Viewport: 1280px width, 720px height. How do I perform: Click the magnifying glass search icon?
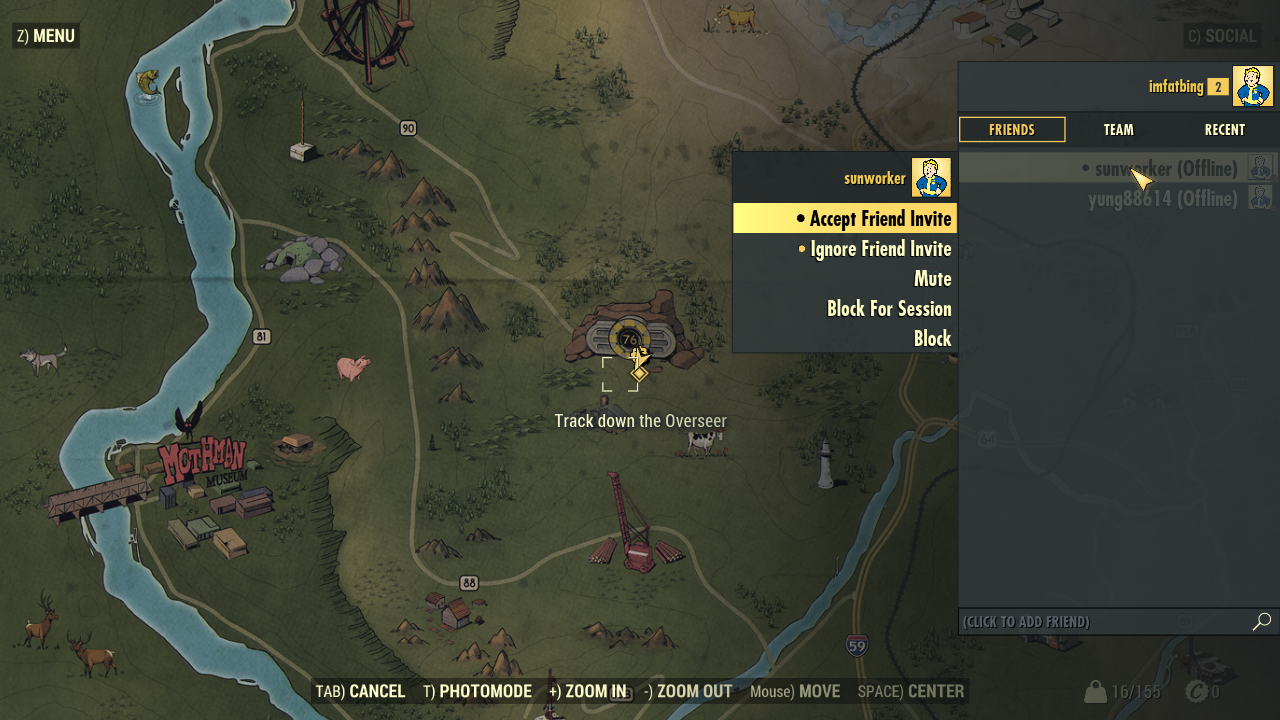(x=1262, y=622)
